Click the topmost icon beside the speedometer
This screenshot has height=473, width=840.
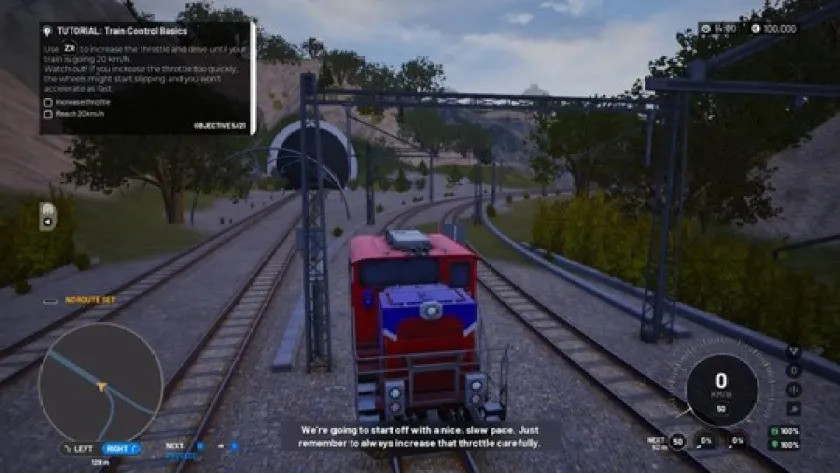click(793, 353)
